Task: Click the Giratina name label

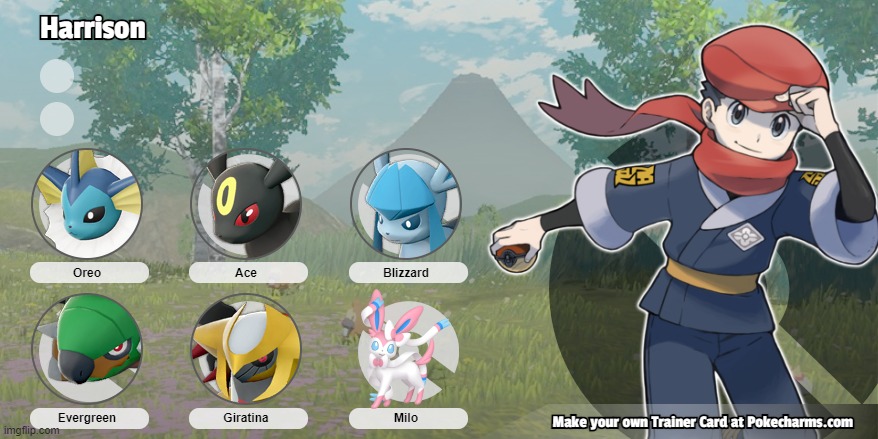Action: [246, 417]
